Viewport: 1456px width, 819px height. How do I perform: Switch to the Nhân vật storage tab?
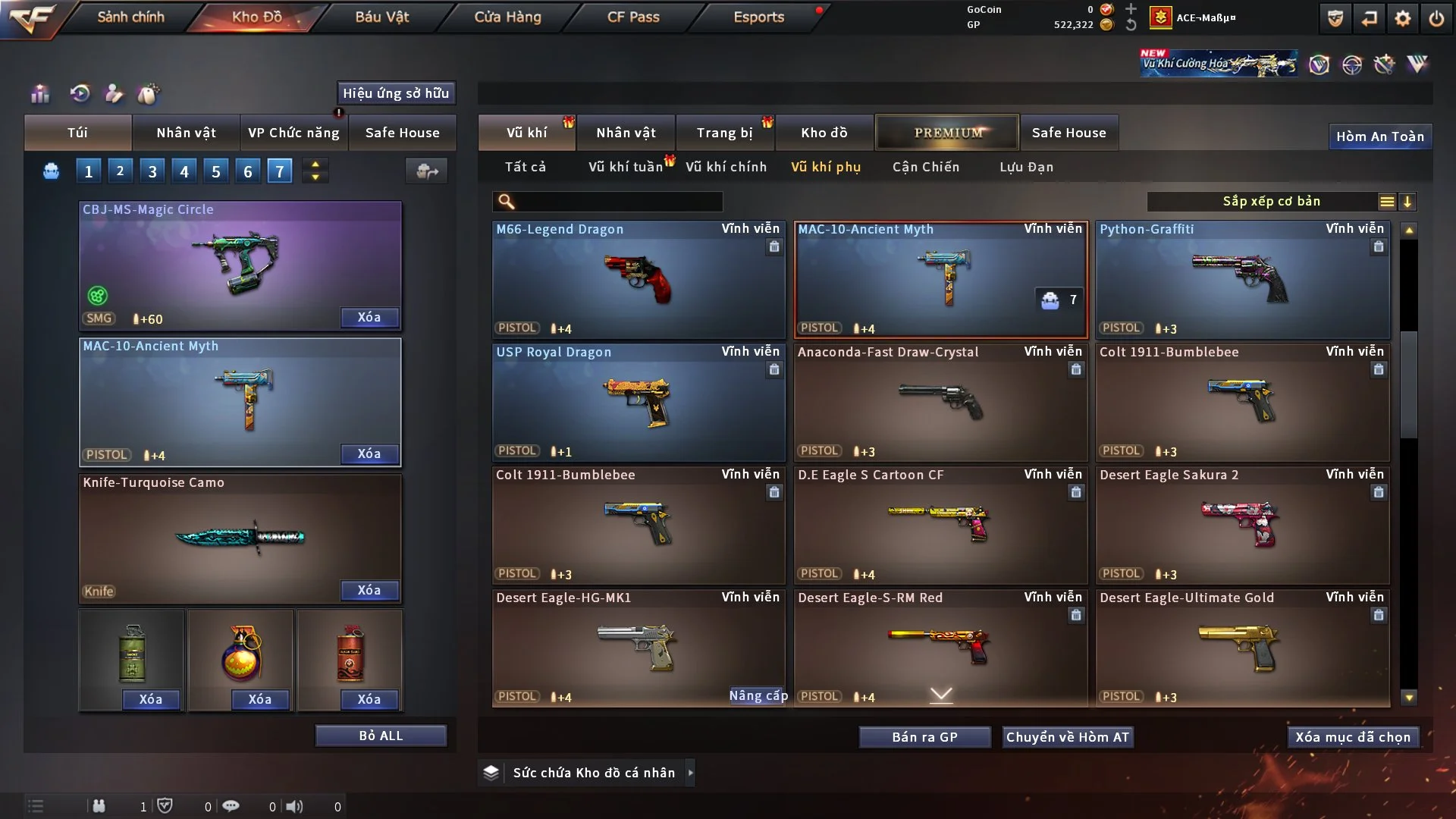coord(626,133)
